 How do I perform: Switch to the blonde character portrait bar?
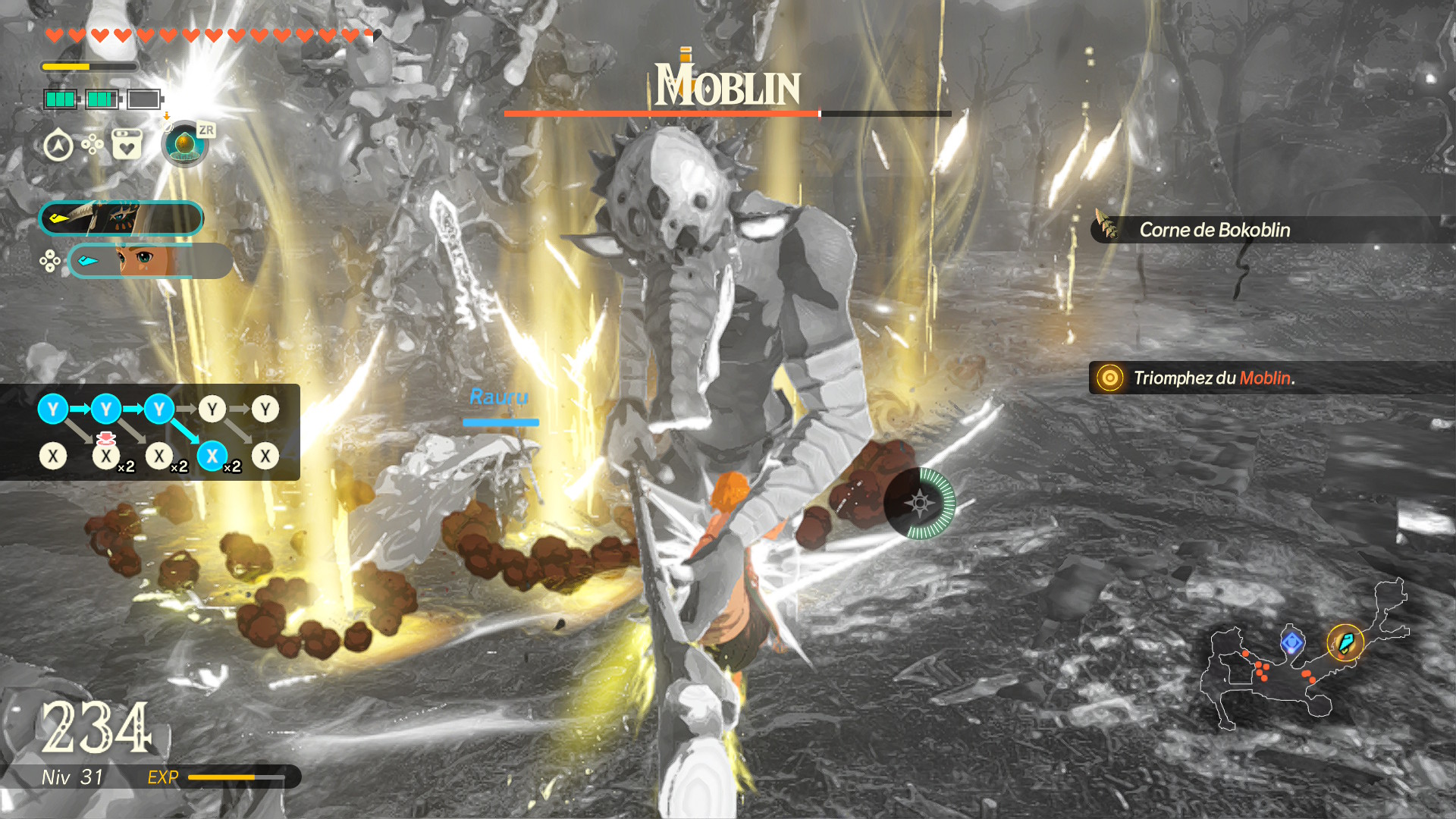(150, 261)
